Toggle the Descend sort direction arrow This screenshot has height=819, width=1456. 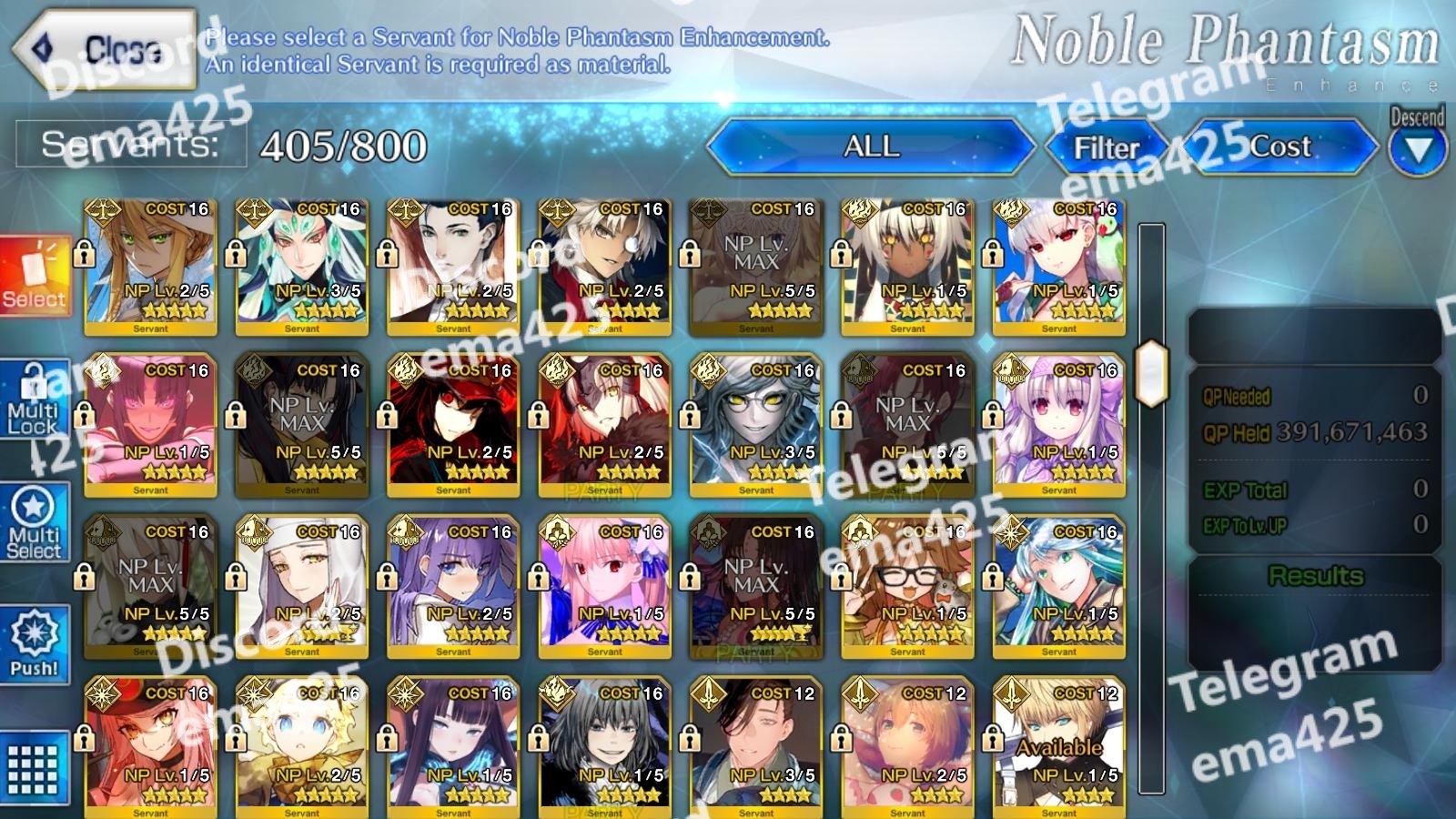pyautogui.click(x=1417, y=148)
